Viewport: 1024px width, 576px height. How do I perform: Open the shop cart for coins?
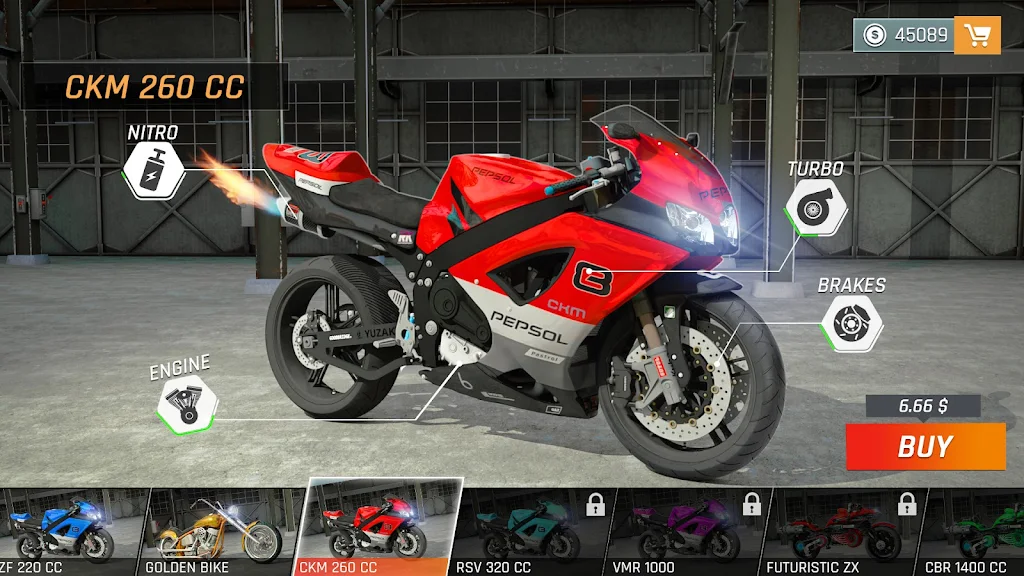pyautogui.click(x=977, y=35)
